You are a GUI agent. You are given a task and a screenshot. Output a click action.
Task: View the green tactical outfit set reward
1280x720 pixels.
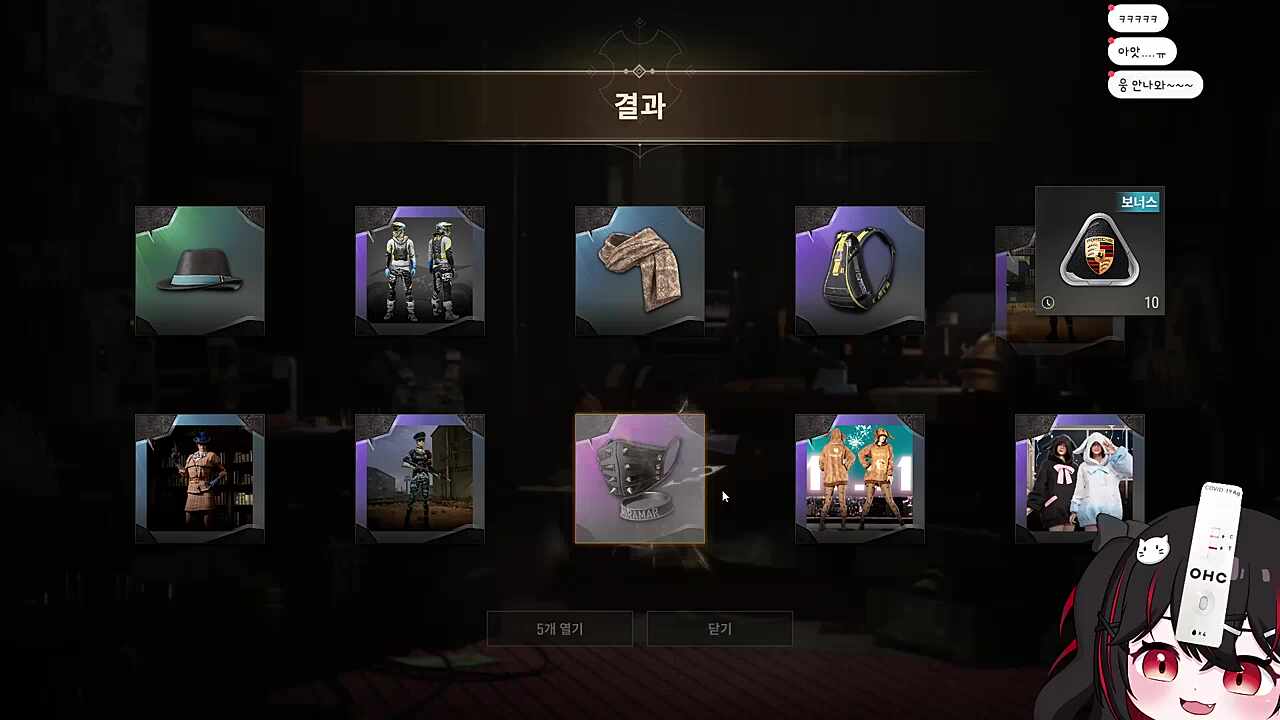(419, 269)
